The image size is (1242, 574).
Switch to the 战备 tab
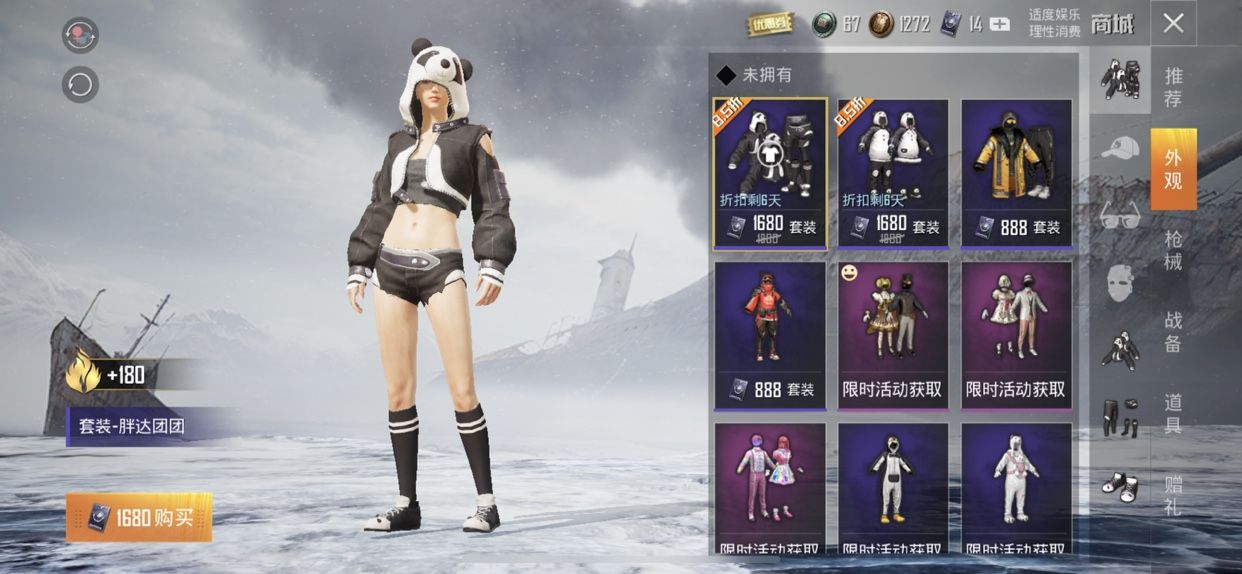click(x=1173, y=332)
